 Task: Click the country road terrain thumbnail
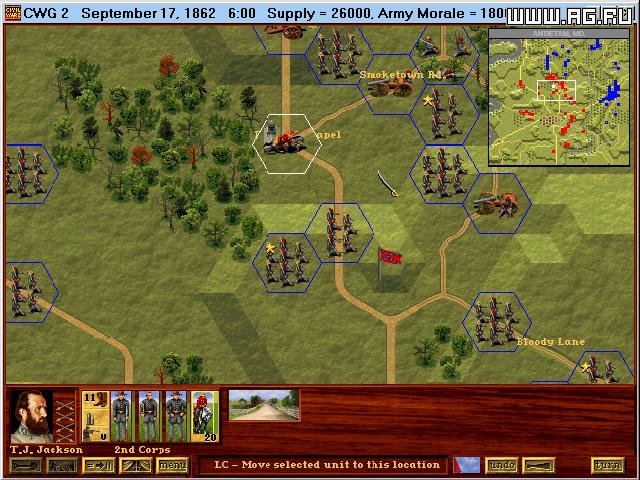pos(264,405)
